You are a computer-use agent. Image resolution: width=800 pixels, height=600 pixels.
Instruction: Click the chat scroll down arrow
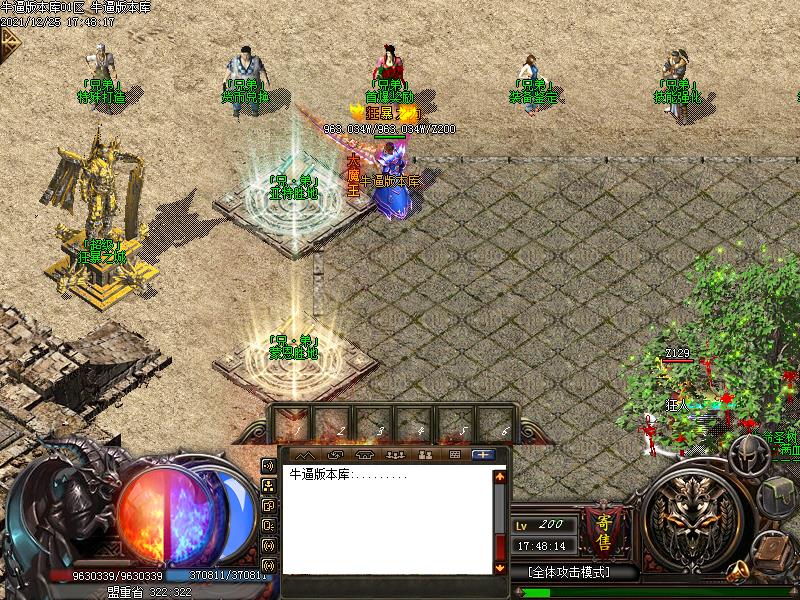(500, 567)
